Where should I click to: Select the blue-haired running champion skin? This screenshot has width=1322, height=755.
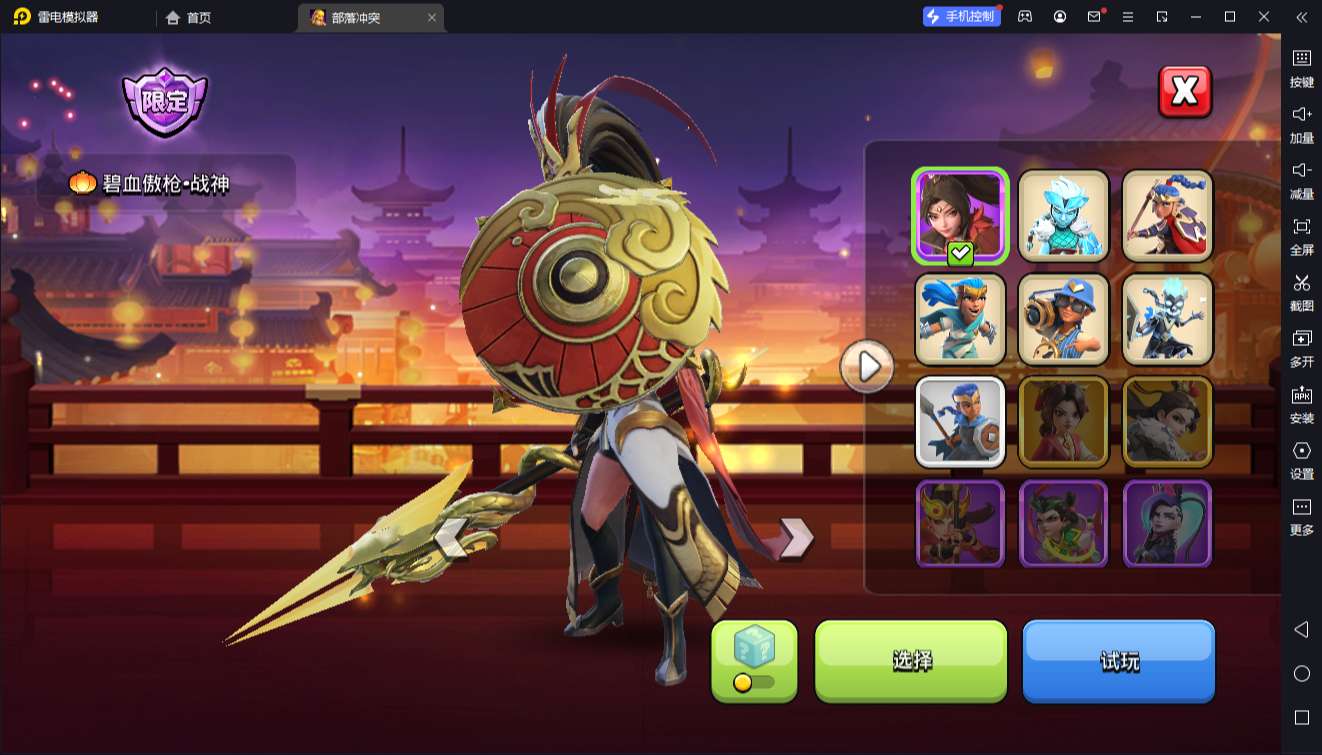[960, 319]
